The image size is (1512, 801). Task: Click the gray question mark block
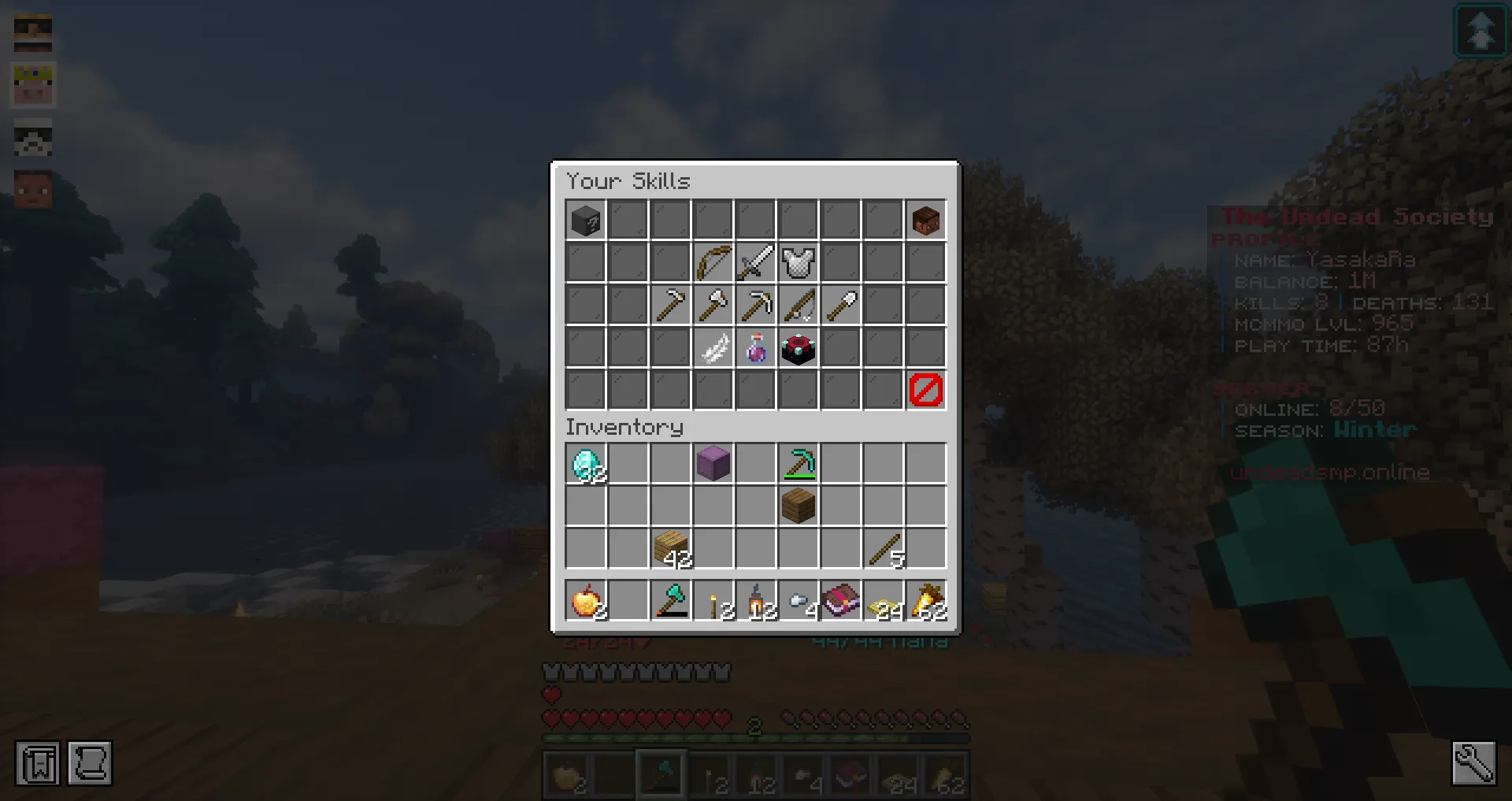tap(586, 220)
